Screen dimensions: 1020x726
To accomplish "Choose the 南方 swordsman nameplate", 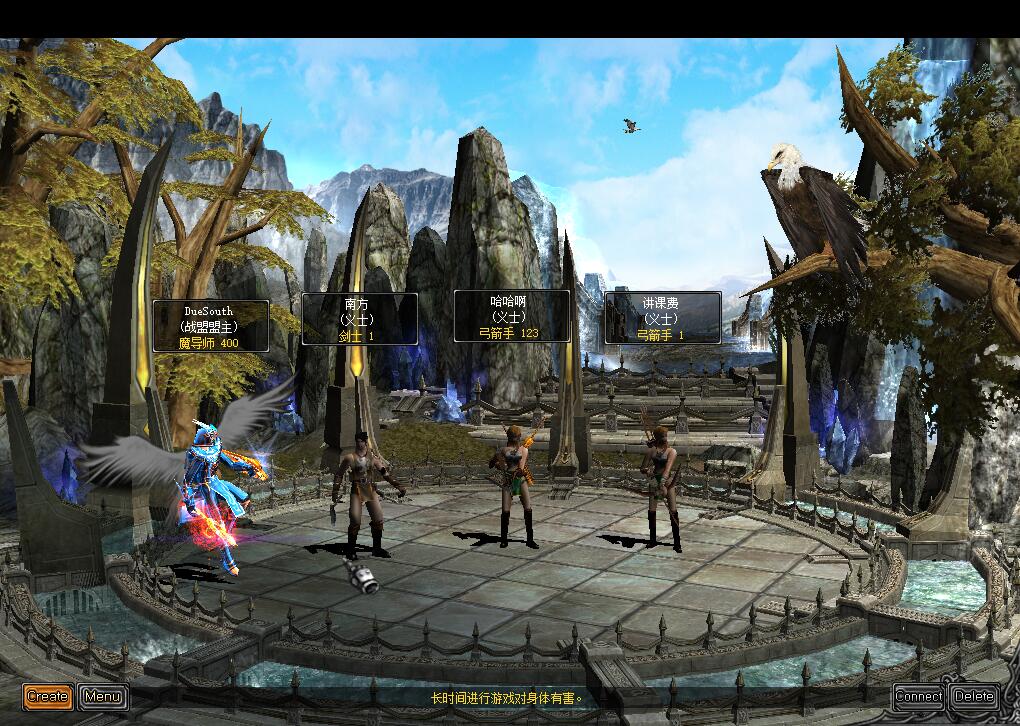I will pyautogui.click(x=359, y=319).
